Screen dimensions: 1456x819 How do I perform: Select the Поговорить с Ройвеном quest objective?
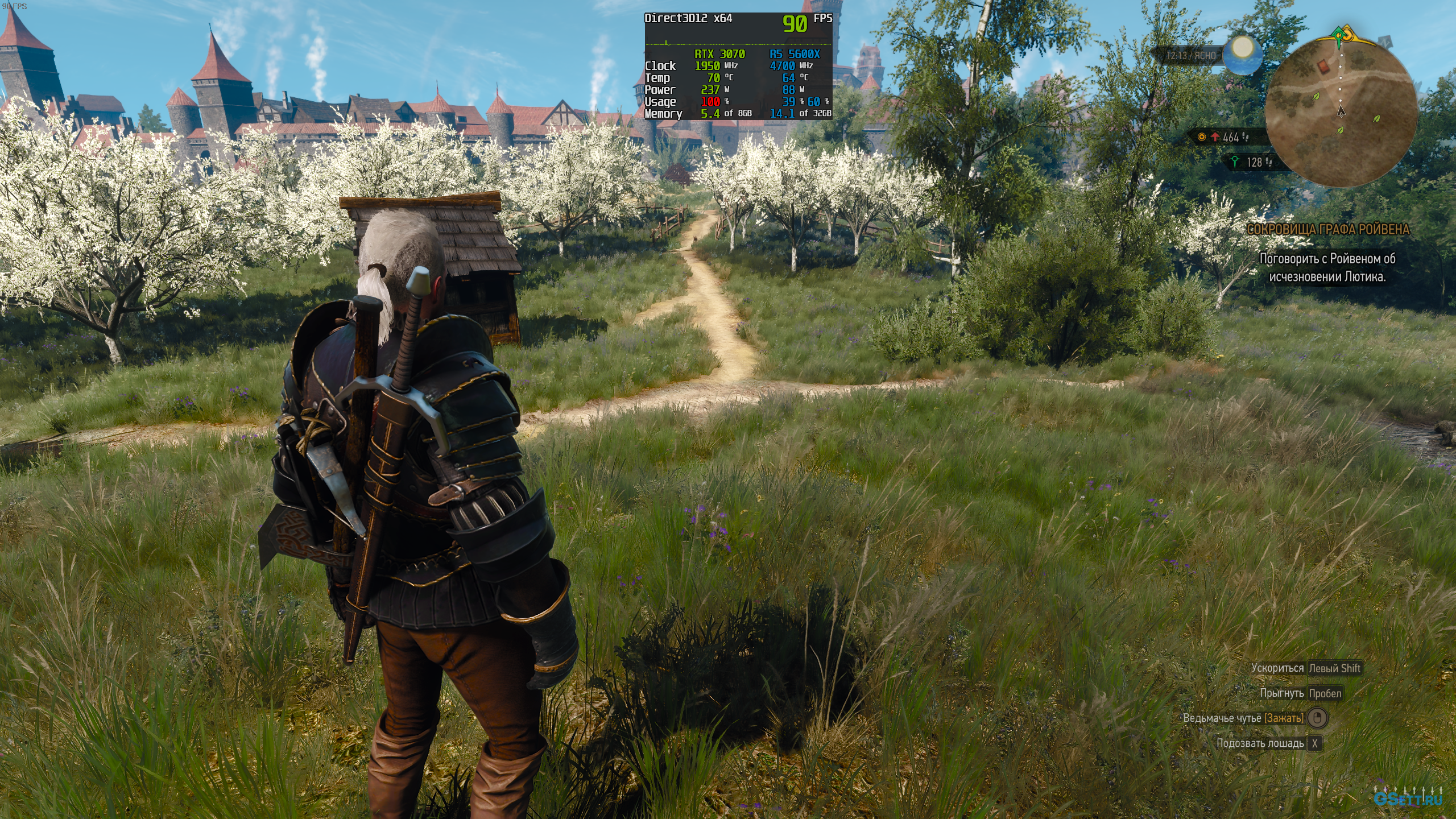[1327, 267]
